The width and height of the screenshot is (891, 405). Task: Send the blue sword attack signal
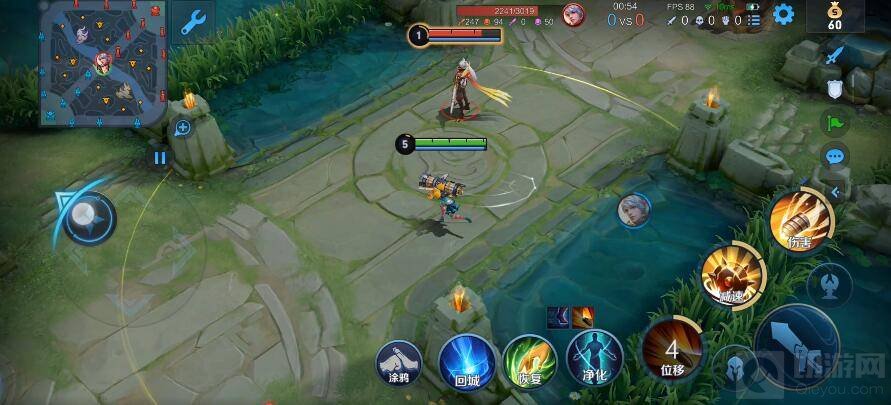[x=834, y=56]
